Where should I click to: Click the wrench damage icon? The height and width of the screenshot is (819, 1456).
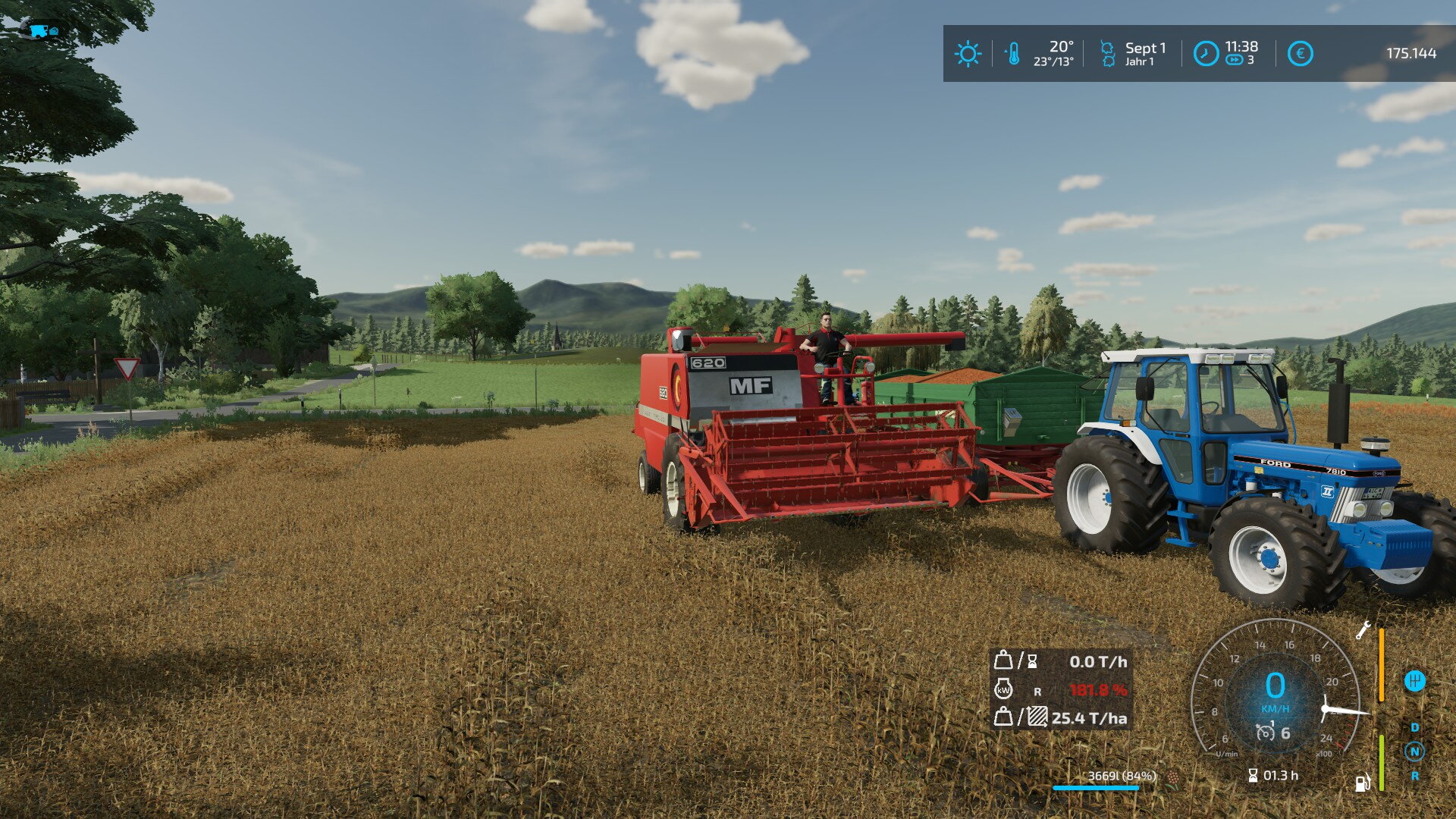1363,629
